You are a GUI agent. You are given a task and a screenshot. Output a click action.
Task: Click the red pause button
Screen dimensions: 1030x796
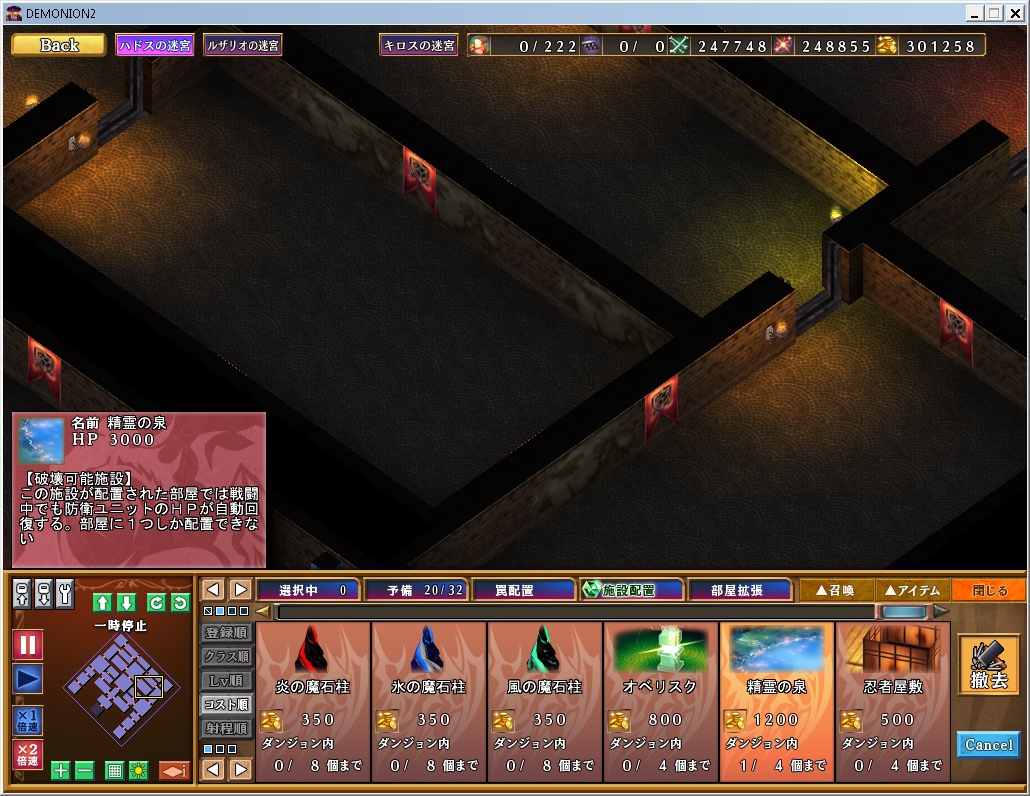(28, 645)
